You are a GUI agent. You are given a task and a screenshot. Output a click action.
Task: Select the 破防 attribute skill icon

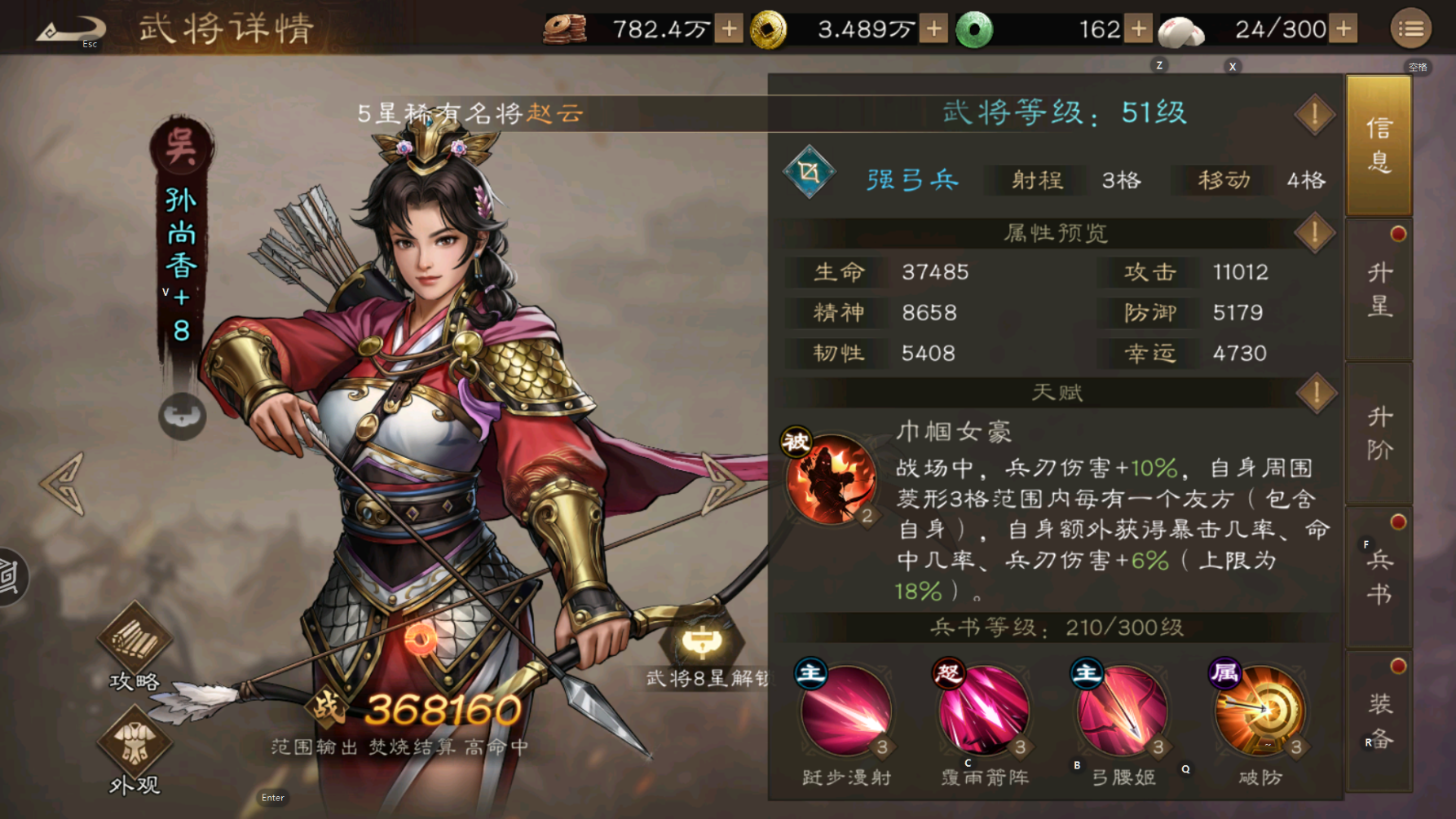point(1260,710)
